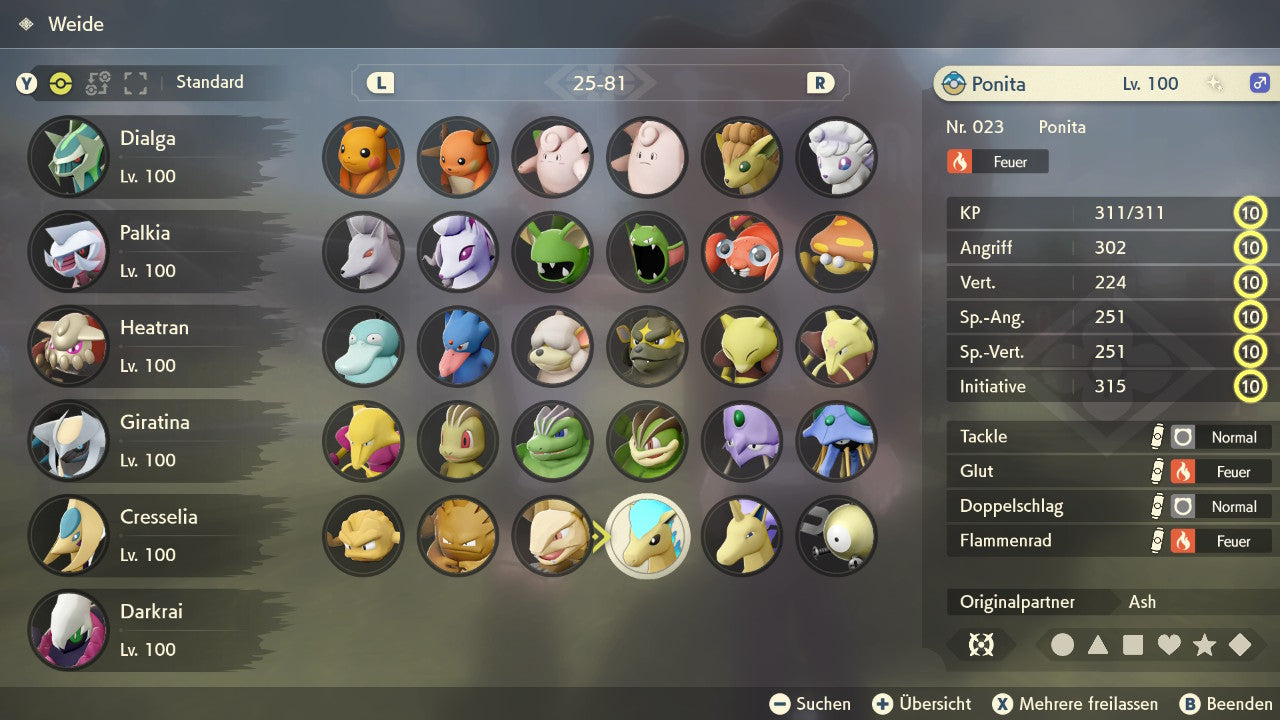Choose Palkia from the party list
This screenshot has width=1280, height=720.
[150, 251]
